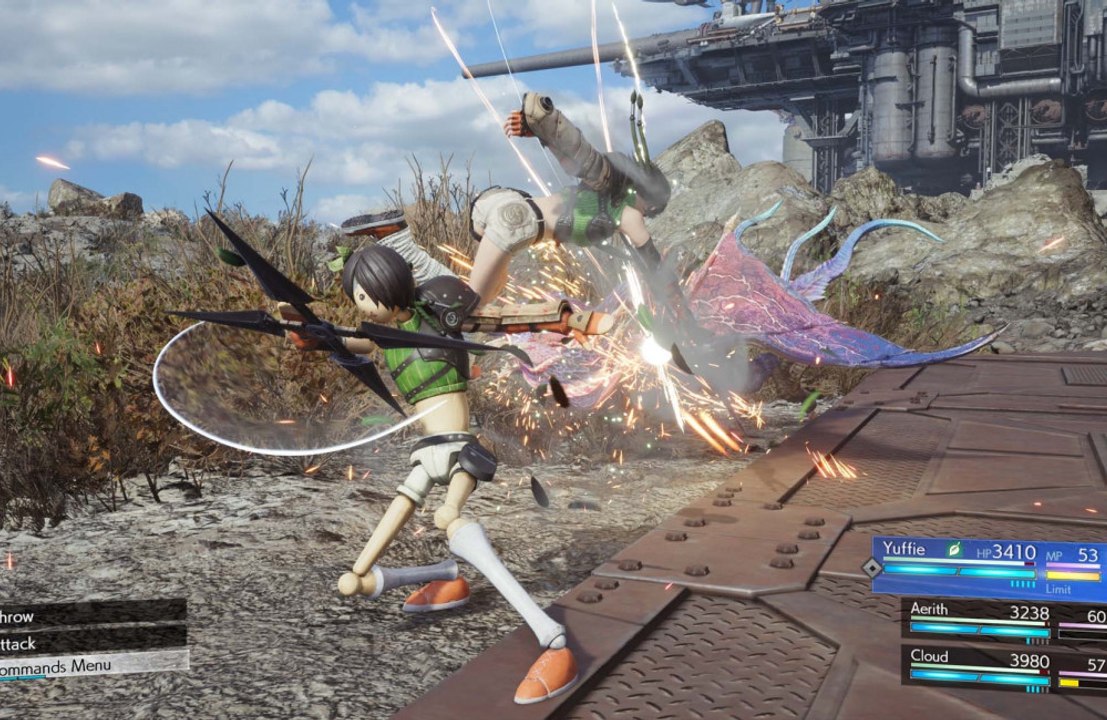The height and width of the screenshot is (720, 1107).
Task: Open the Commands Menu
Action: [x=90, y=662]
